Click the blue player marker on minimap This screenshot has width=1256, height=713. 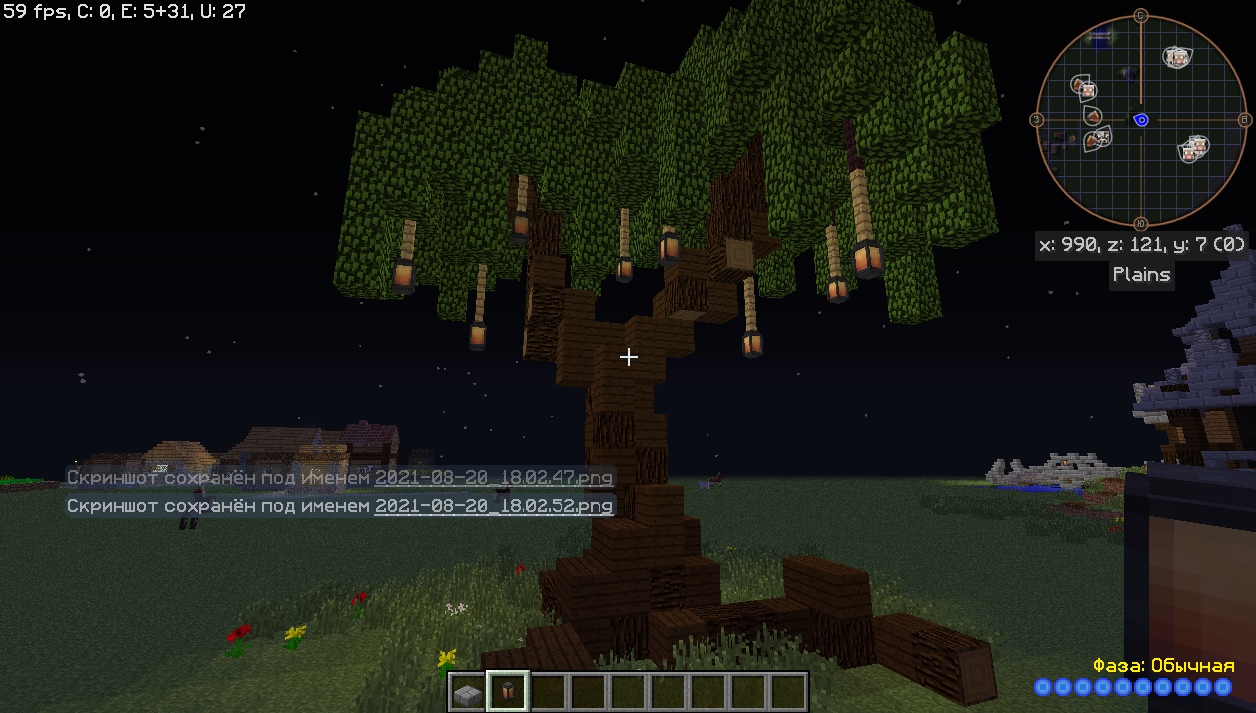[x=1141, y=120]
